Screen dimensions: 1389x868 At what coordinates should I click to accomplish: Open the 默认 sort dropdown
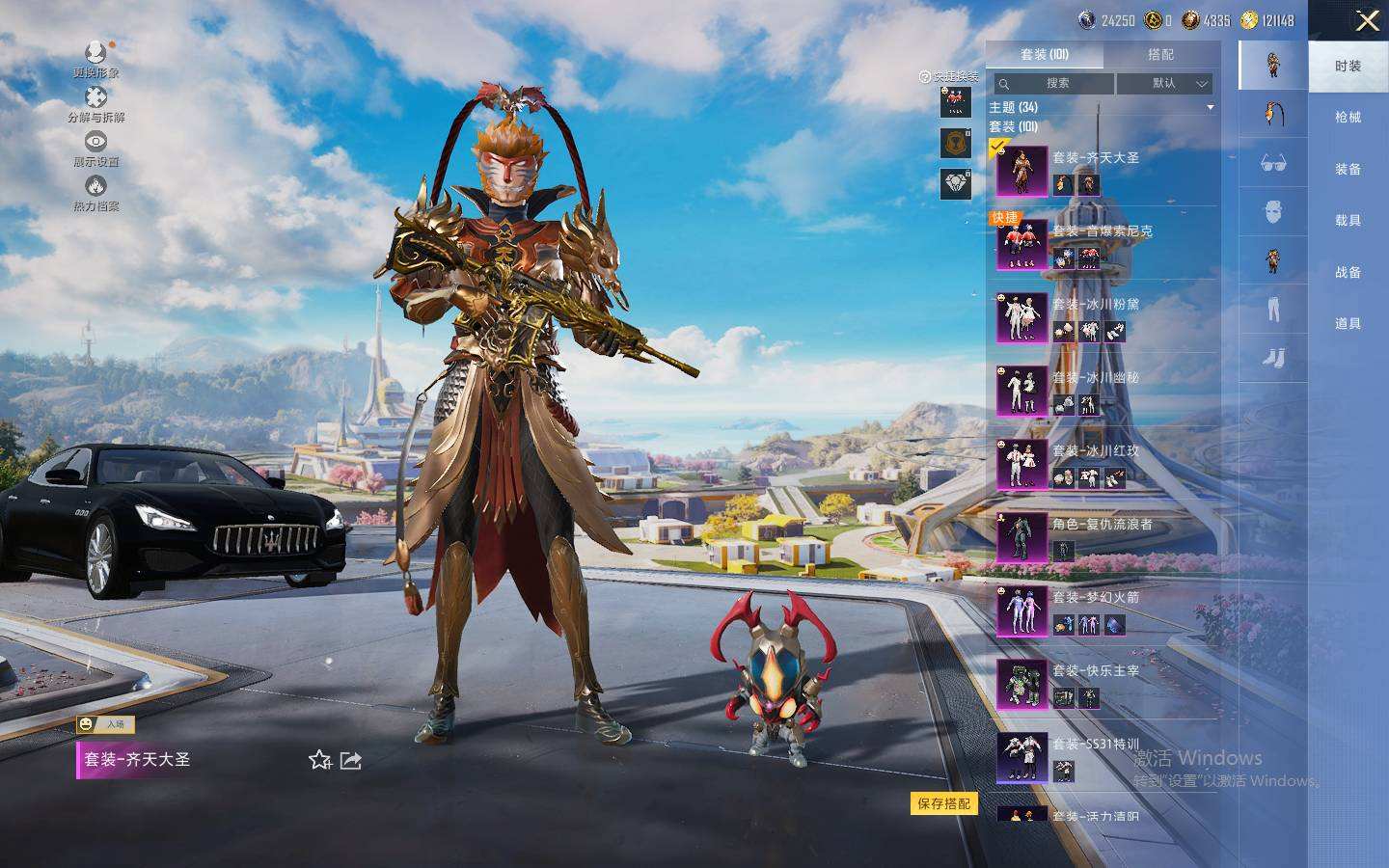tap(1165, 84)
